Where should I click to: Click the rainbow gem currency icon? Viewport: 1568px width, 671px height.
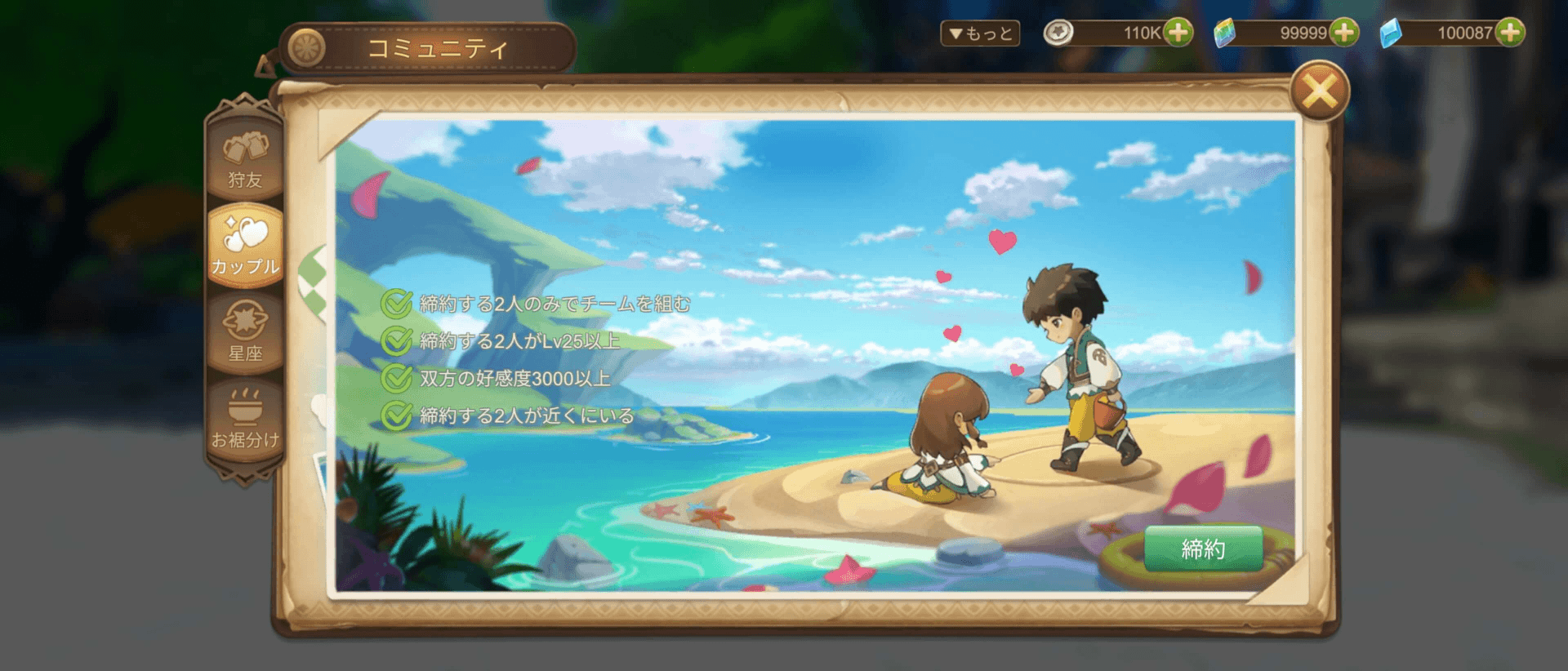coord(1224,33)
